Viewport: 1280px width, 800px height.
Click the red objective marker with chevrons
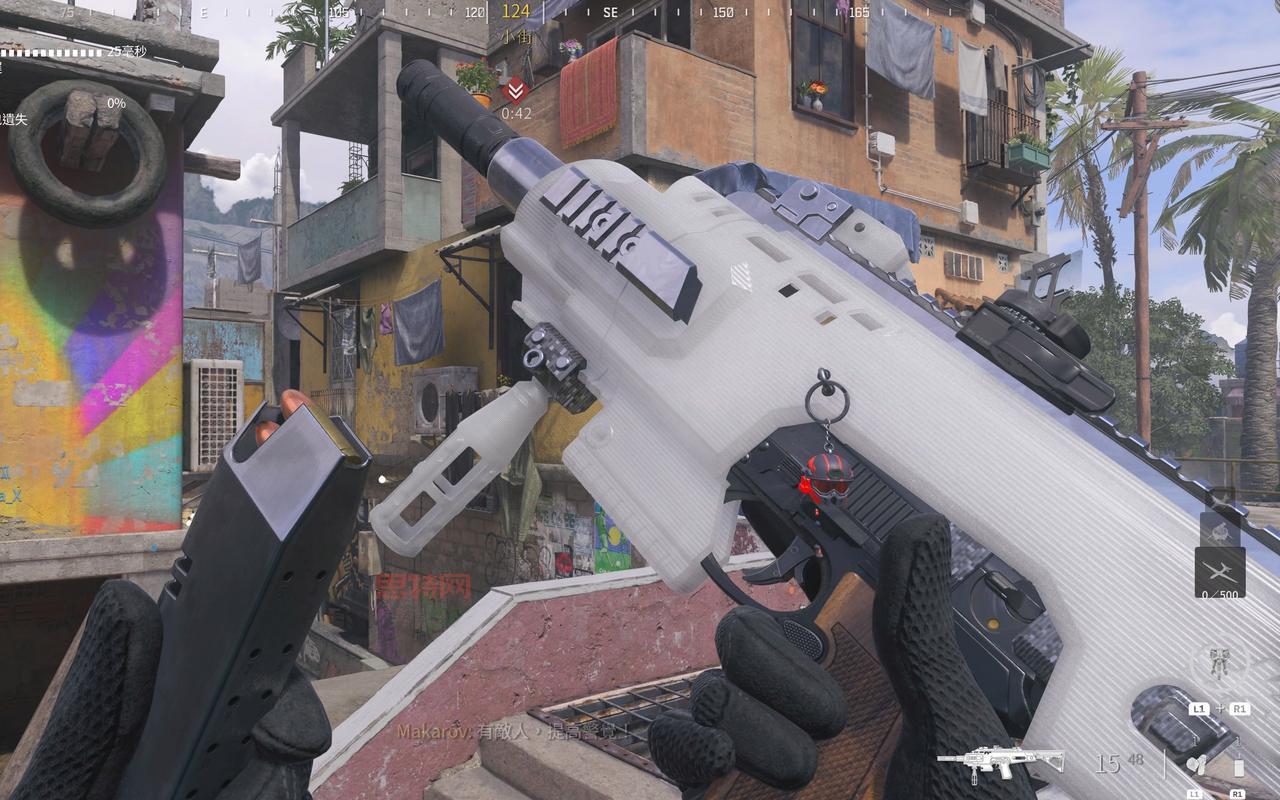click(515, 89)
